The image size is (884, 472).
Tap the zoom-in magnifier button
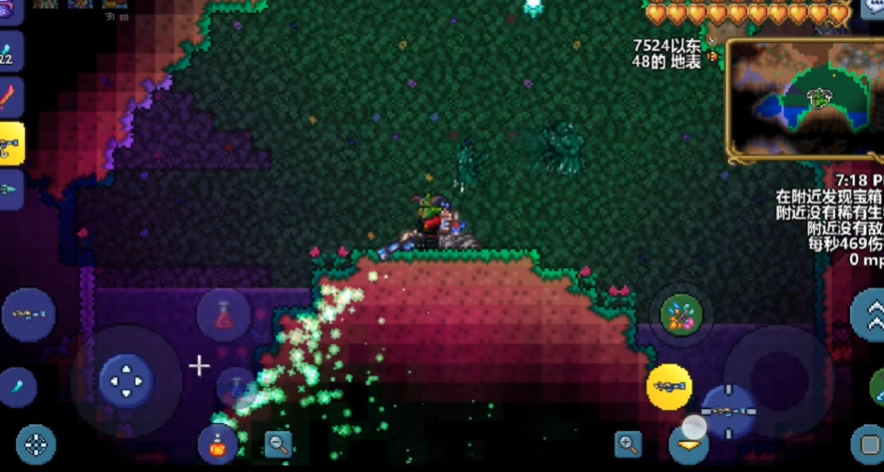(628, 444)
